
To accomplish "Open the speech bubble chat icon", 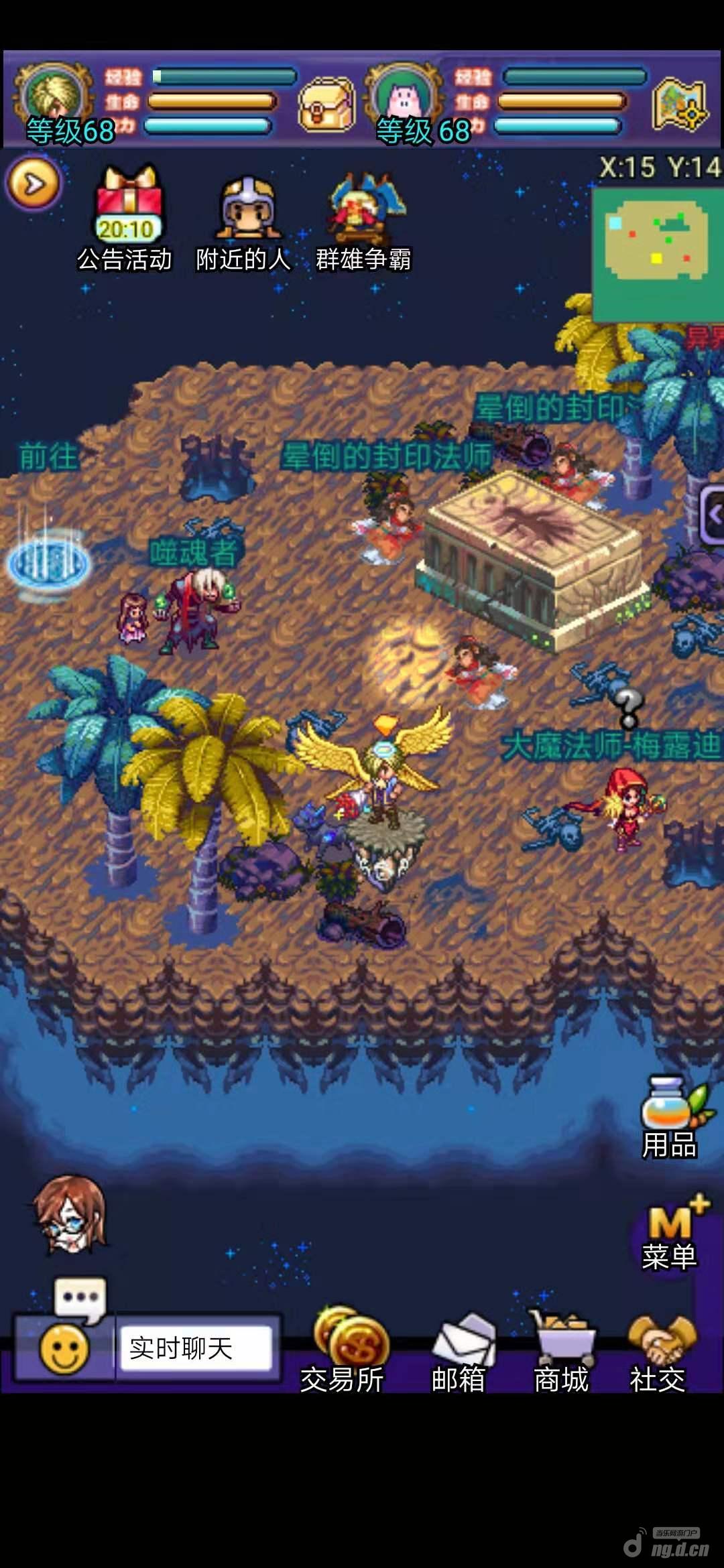I will tap(80, 1298).
